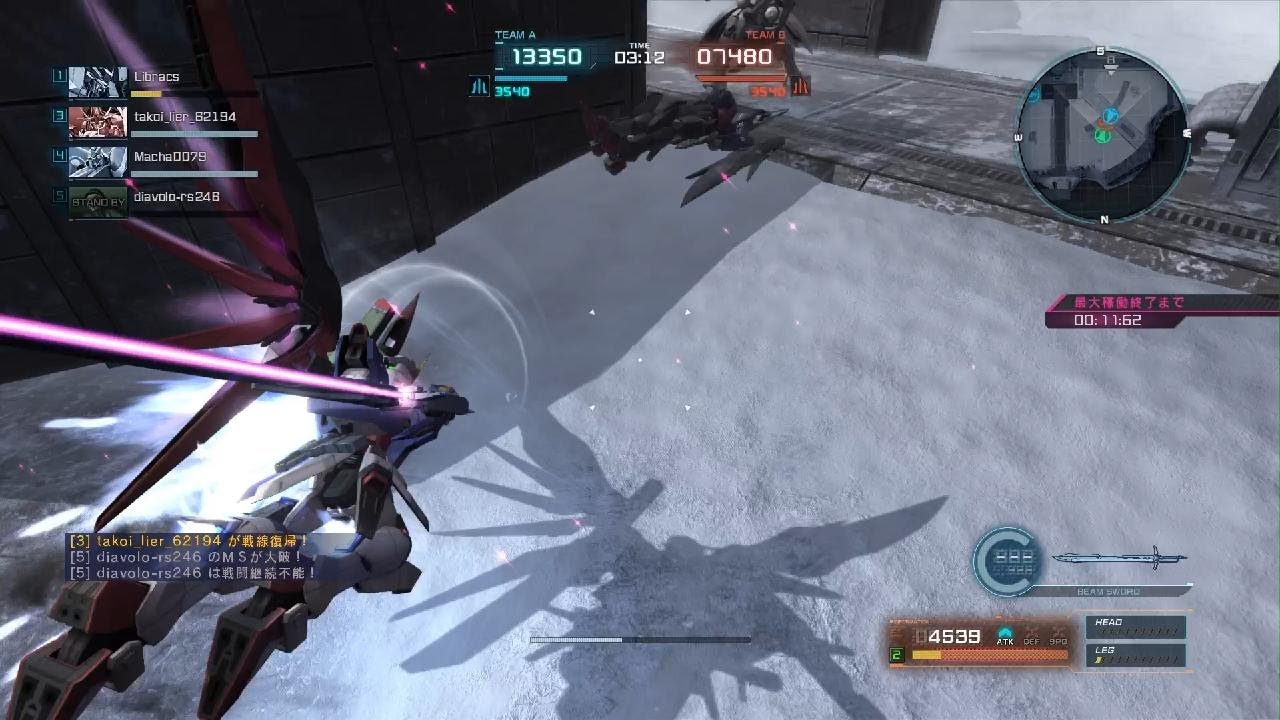The height and width of the screenshot is (720, 1280).
Task: Open the circular minimap
Action: tap(1103, 134)
